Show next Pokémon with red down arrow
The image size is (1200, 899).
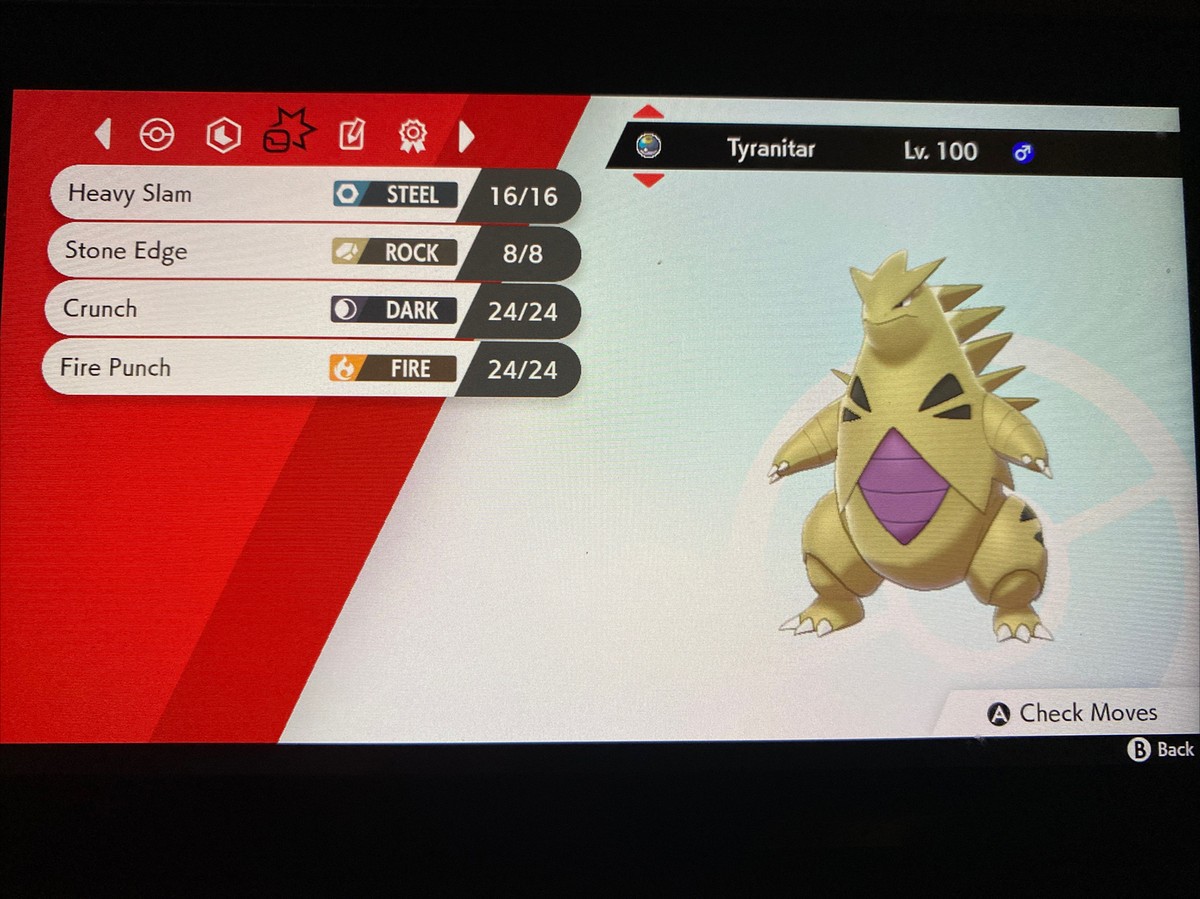pyautogui.click(x=648, y=181)
